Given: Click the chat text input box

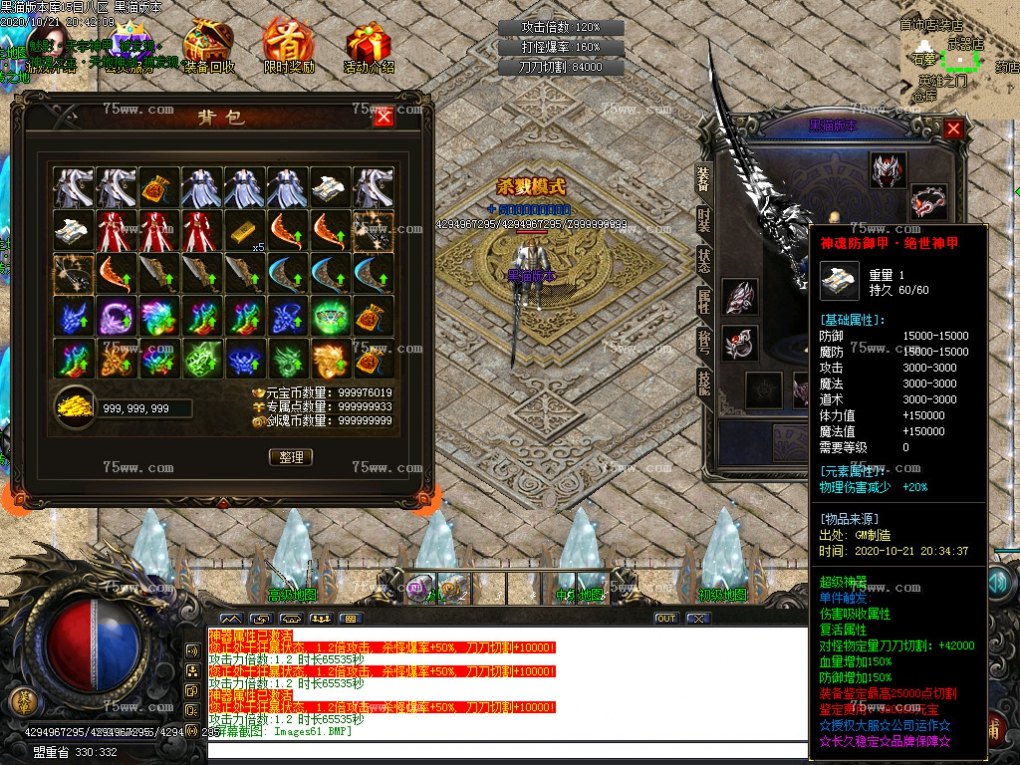Looking at the screenshot, I should tap(505, 751).
